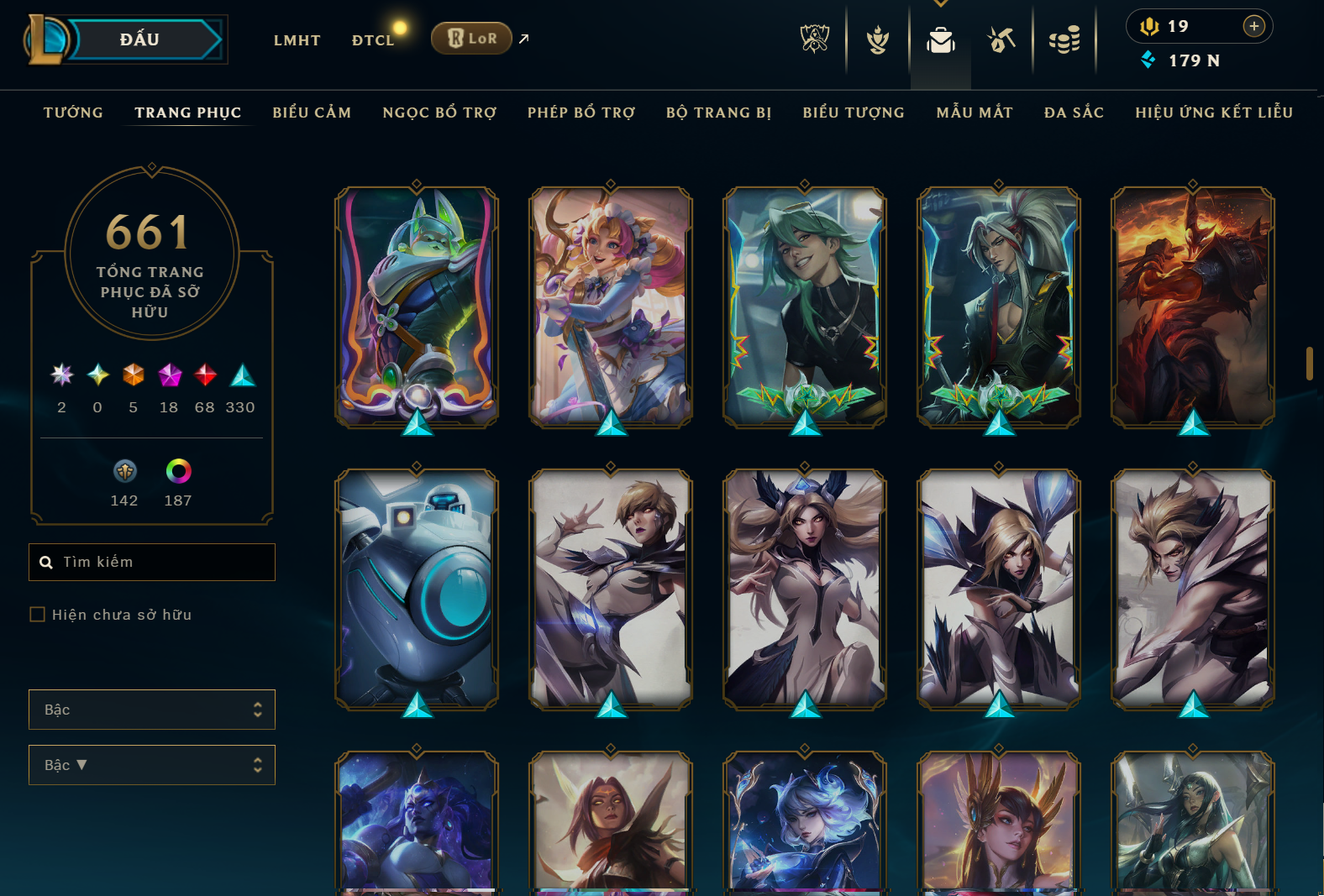Select the collection backpack icon
This screenshot has height=896, width=1324.
940,39
